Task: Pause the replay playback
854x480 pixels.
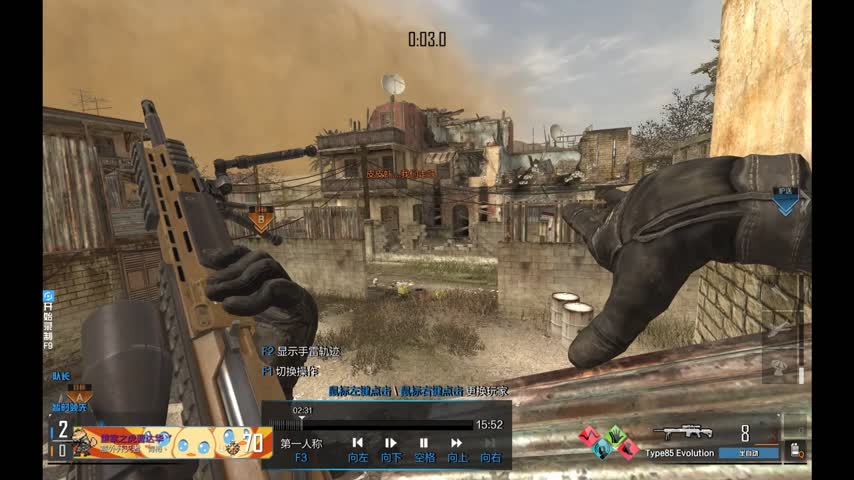Action: (x=423, y=443)
